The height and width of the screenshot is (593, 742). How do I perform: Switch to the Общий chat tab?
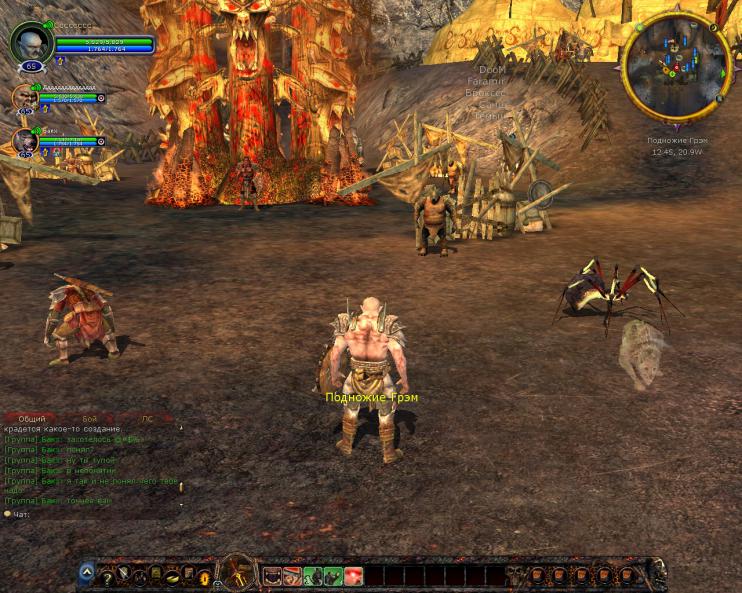click(x=31, y=419)
